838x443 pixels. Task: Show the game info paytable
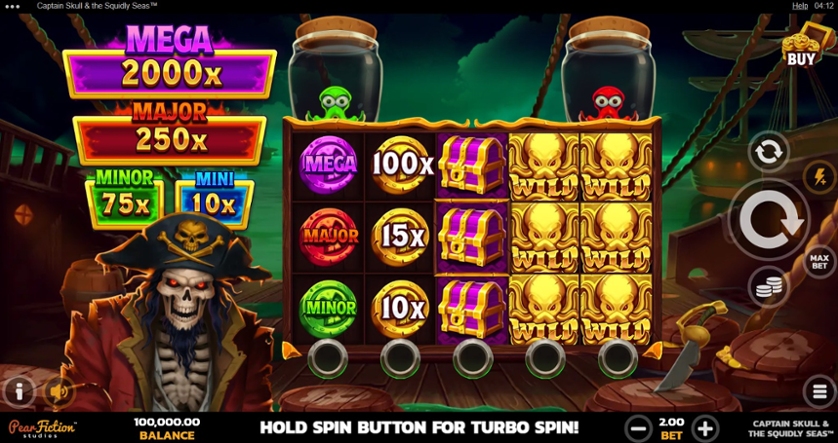(18, 390)
